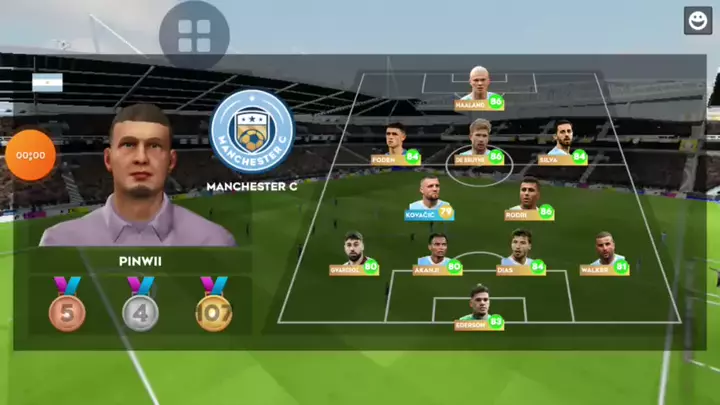Select De Bruyne's player card
This screenshot has height=405, width=720.
[480, 143]
